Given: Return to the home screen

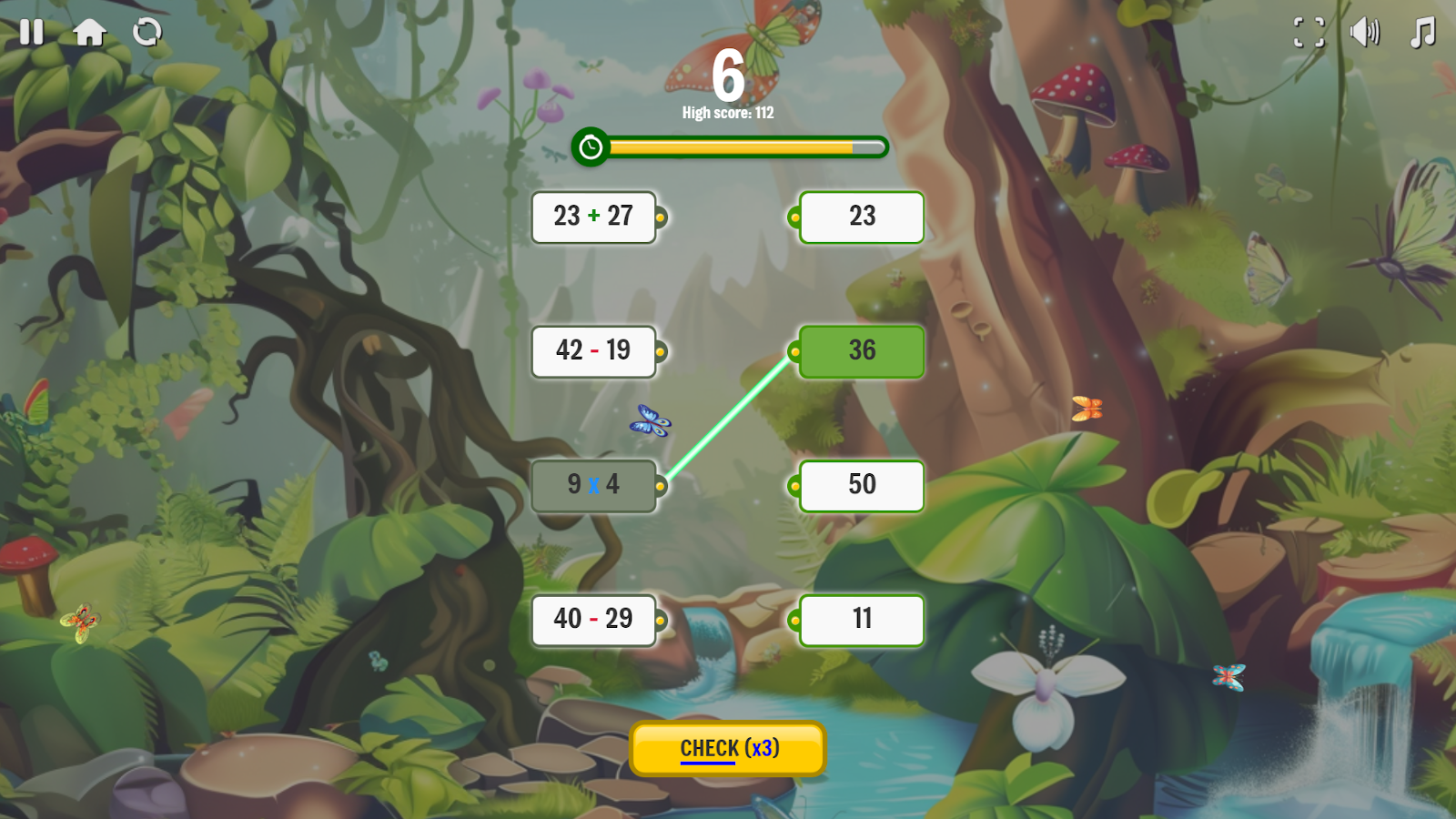Looking at the screenshot, I should pyautogui.click(x=89, y=33).
